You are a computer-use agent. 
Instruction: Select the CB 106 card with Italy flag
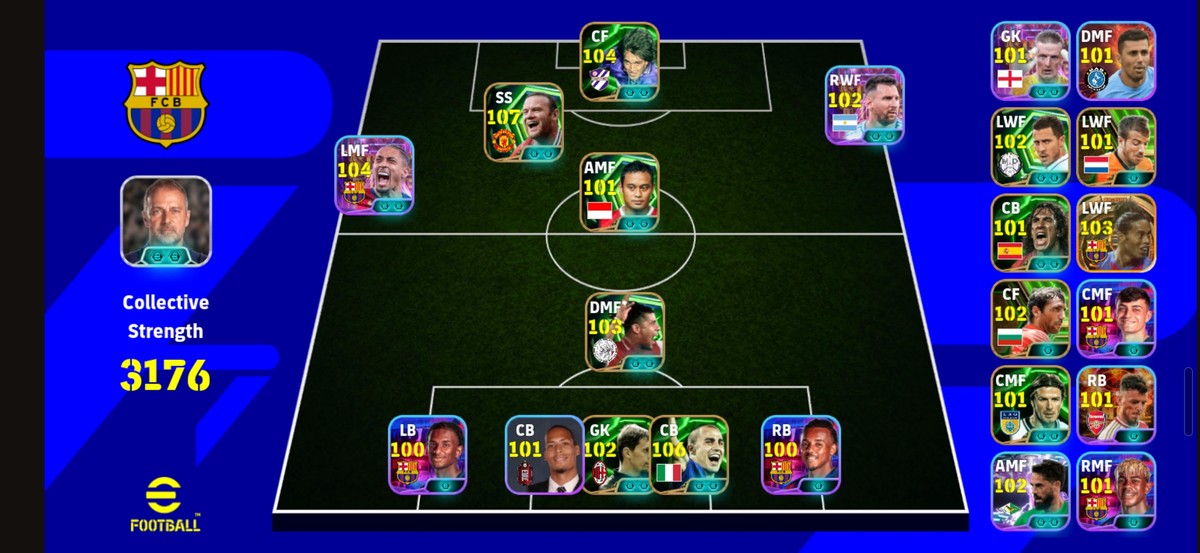(x=690, y=454)
